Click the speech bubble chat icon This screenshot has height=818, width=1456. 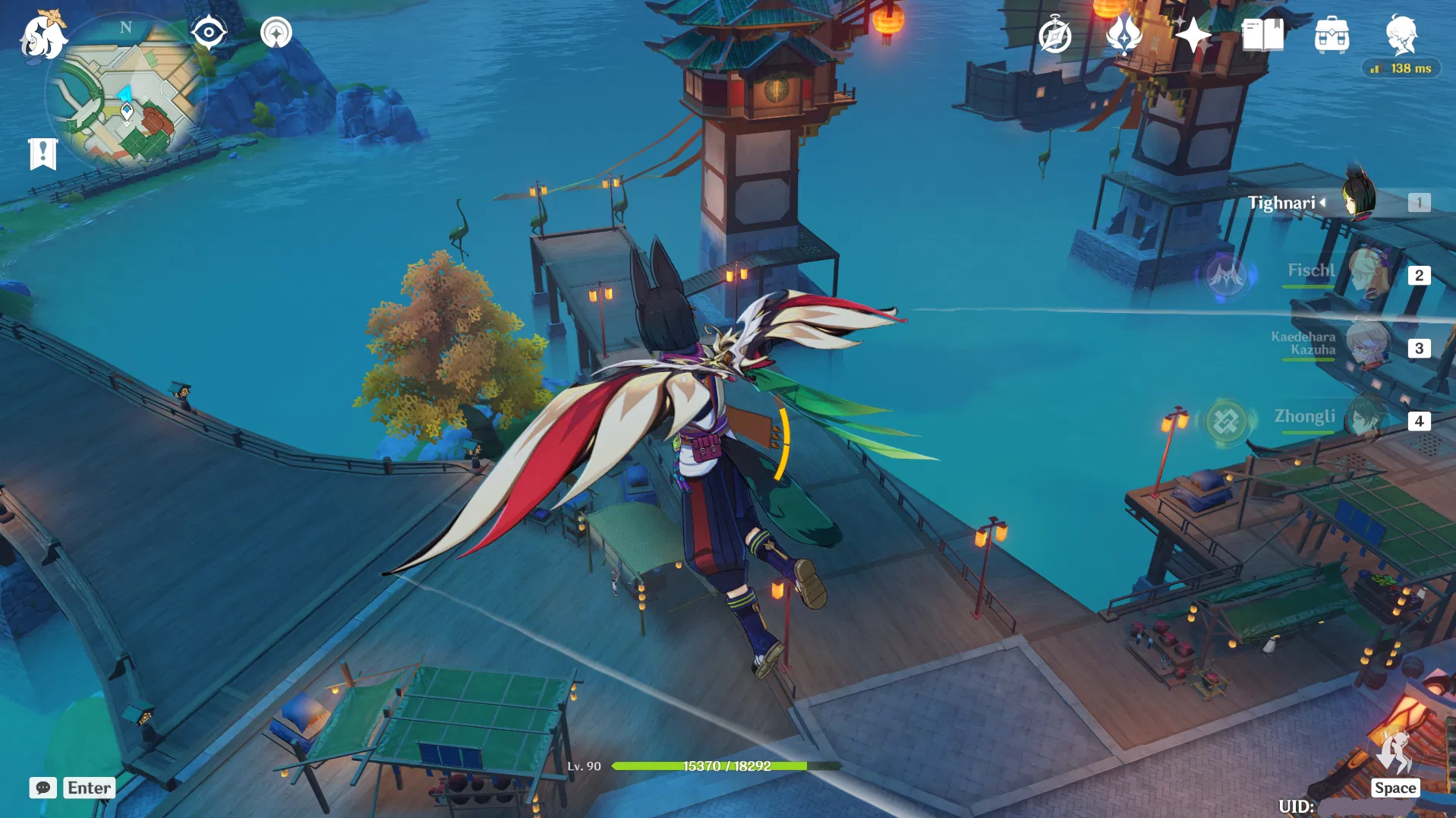(43, 788)
